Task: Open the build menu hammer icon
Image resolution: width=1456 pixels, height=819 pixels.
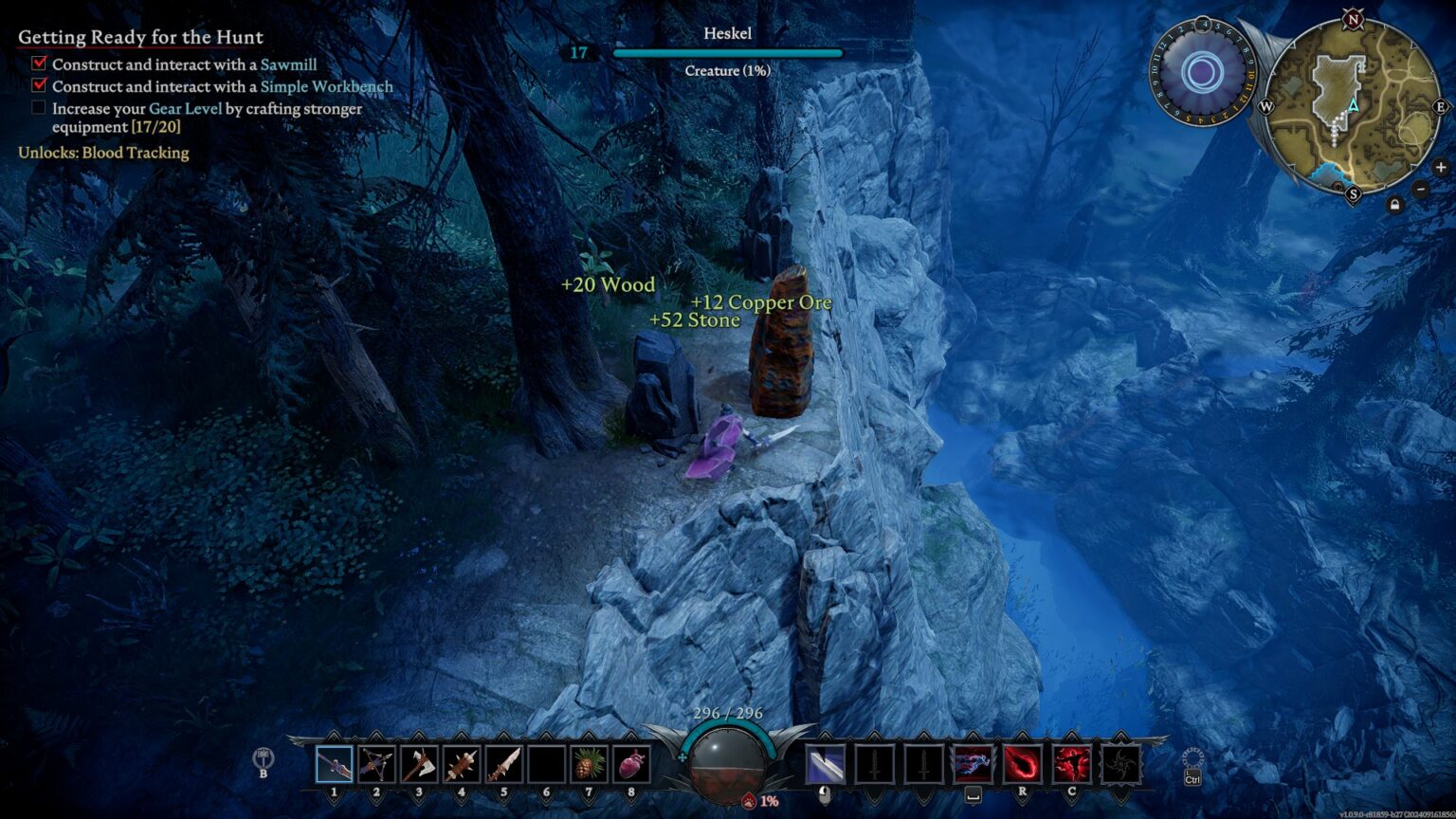Action: pos(264,759)
